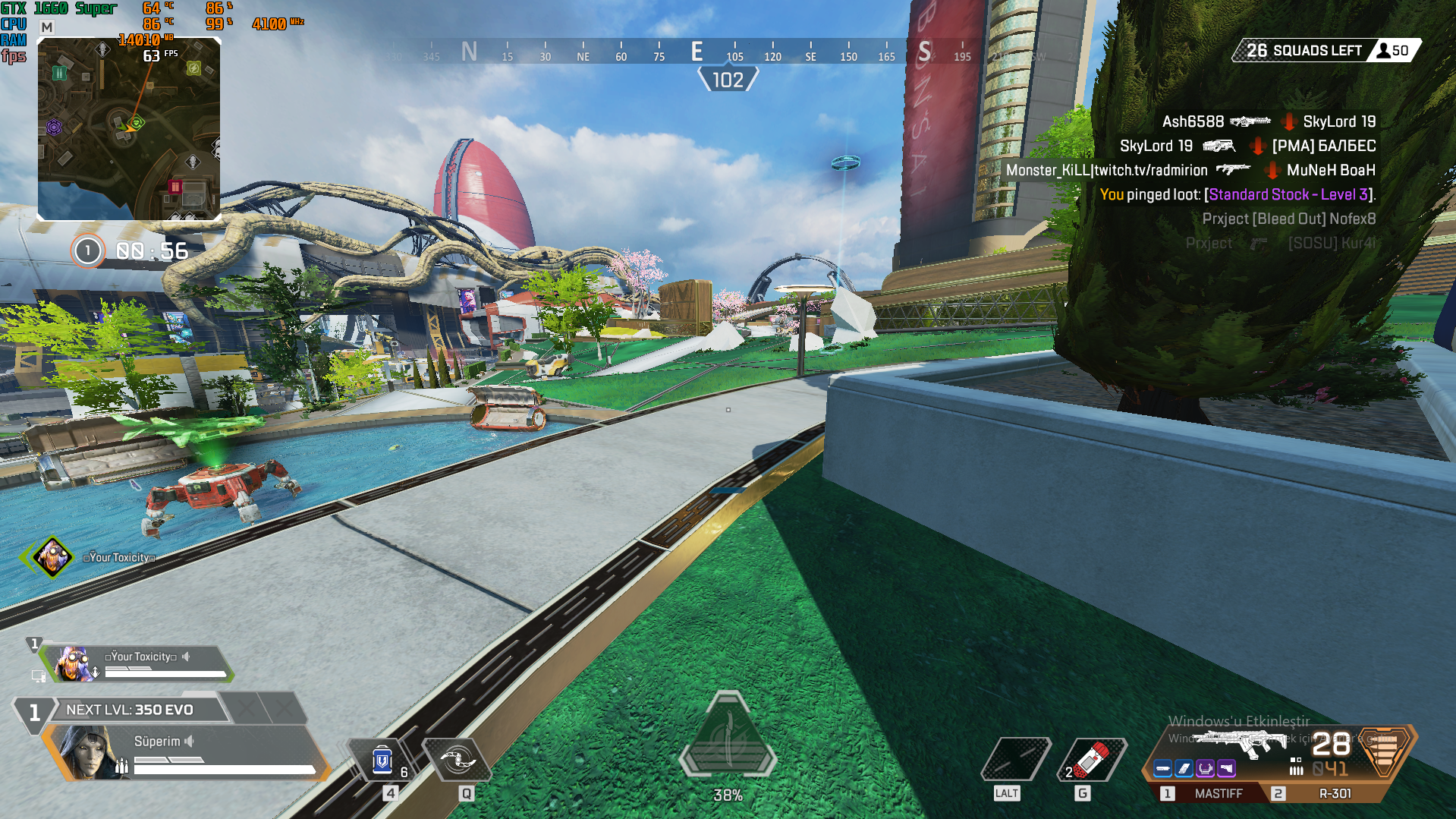The height and width of the screenshot is (819, 1456).
Task: Select the Ash6588 kill feed row
Action: [x=1269, y=121]
